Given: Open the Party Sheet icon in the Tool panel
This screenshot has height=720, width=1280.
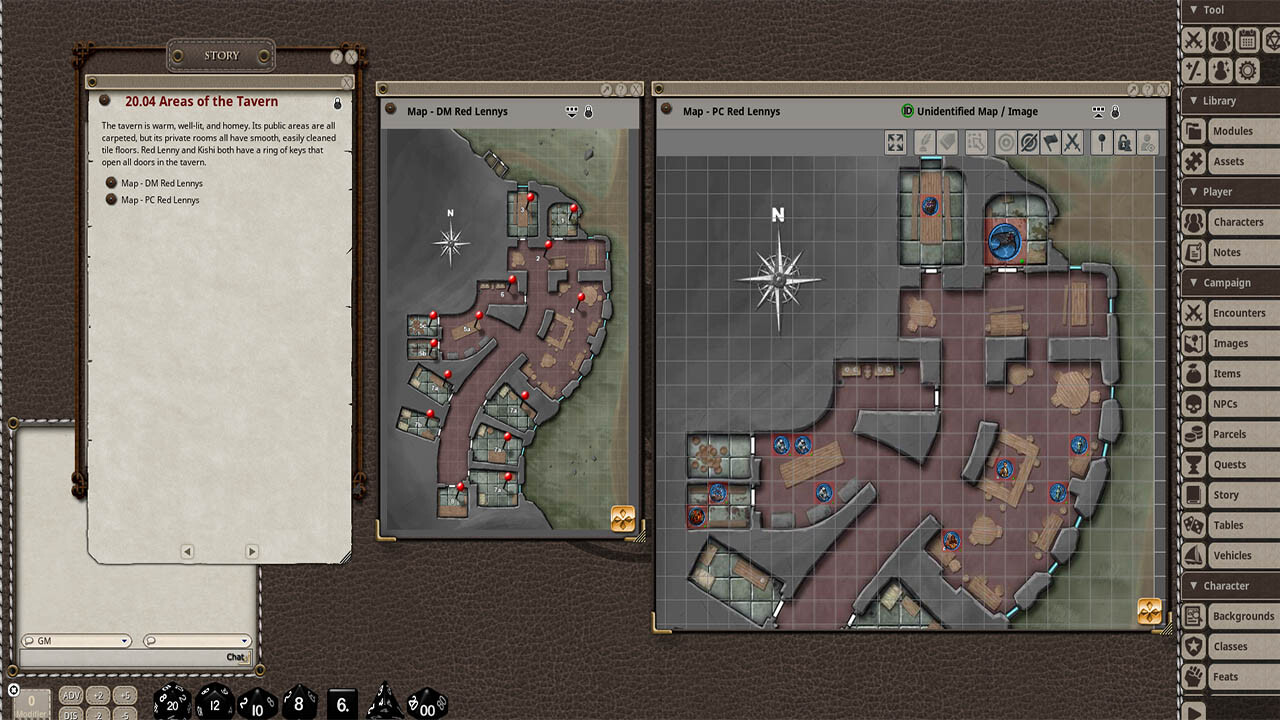Looking at the screenshot, I should (x=1221, y=39).
